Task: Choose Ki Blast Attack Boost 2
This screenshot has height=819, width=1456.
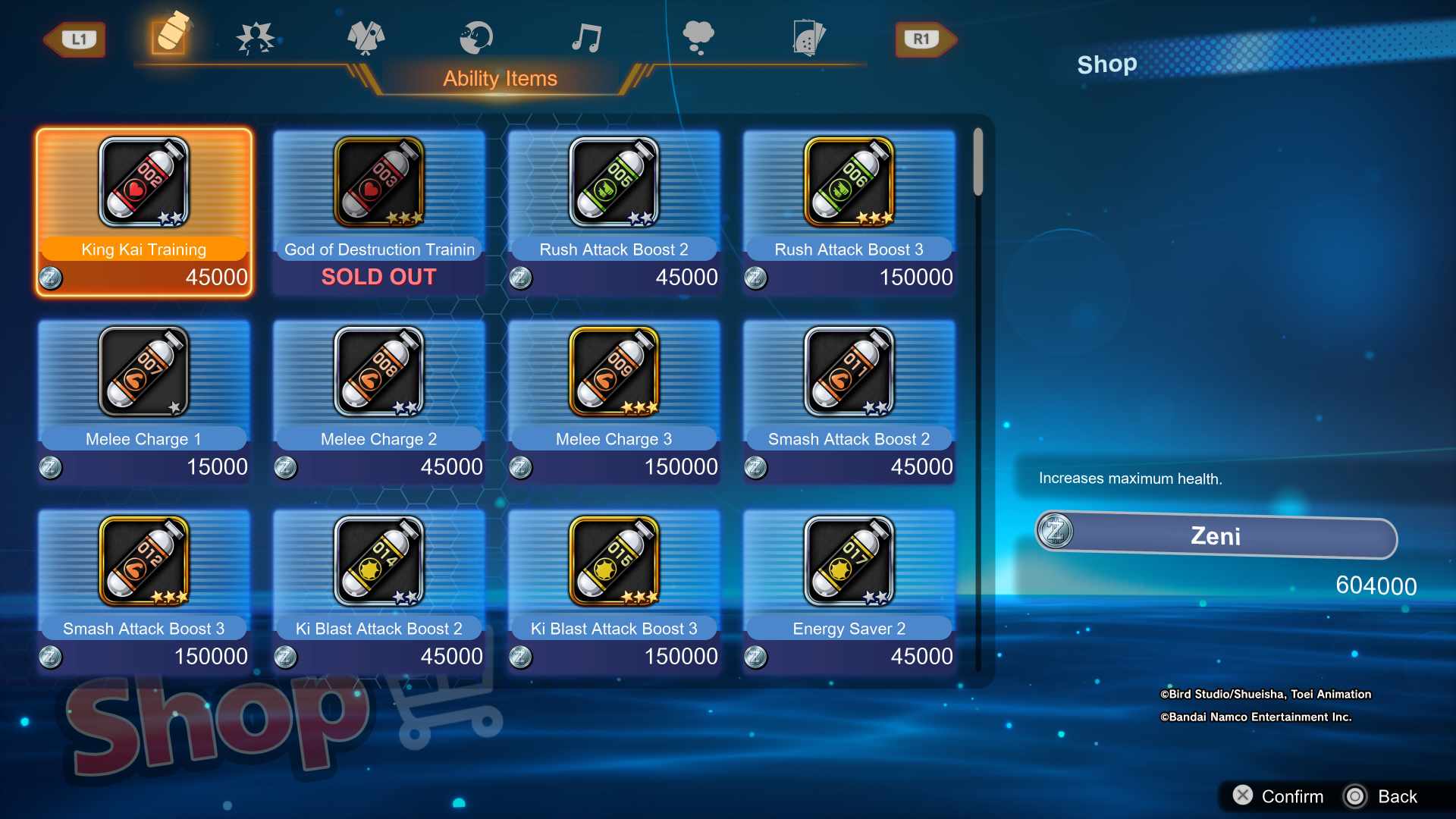Action: coord(379,591)
